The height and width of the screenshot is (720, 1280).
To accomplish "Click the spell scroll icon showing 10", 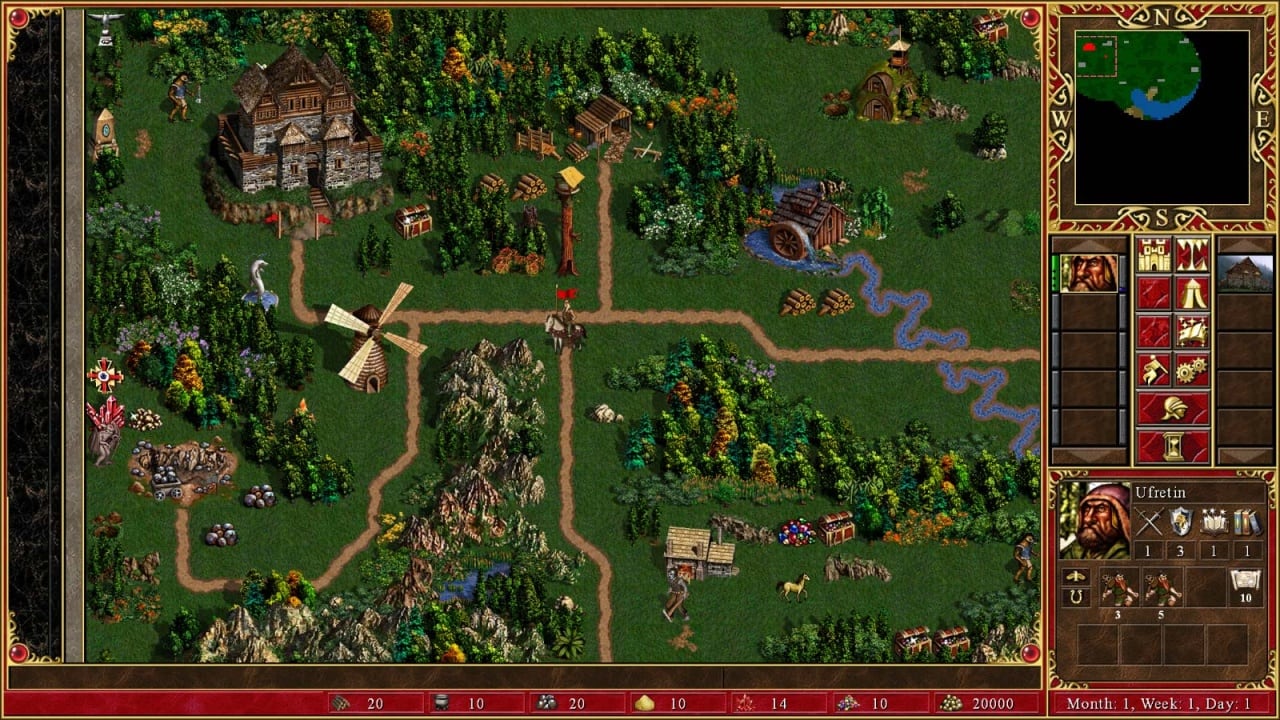I will [1245, 583].
